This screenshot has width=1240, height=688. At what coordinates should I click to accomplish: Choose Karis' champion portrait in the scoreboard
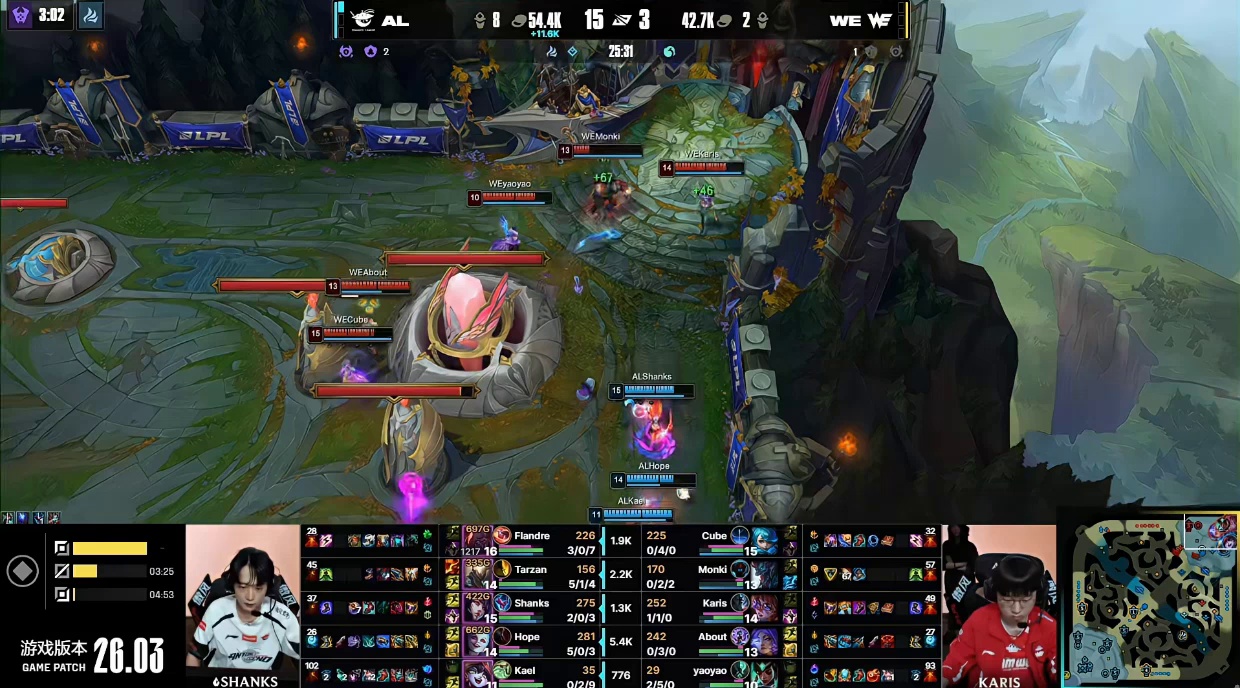tap(766, 608)
